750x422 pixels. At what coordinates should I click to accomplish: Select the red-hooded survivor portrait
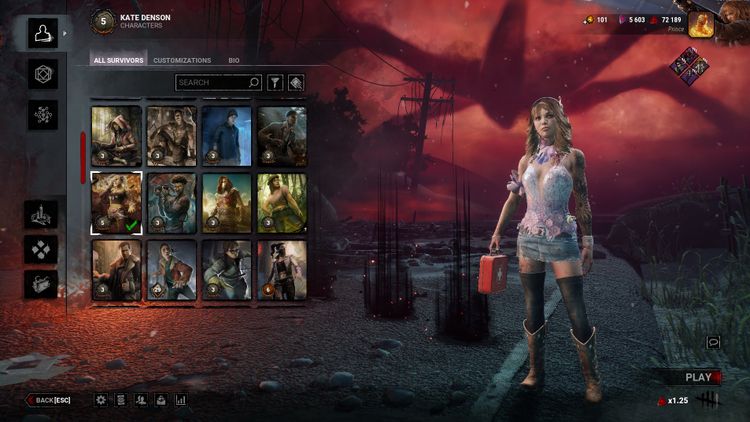coord(116,135)
